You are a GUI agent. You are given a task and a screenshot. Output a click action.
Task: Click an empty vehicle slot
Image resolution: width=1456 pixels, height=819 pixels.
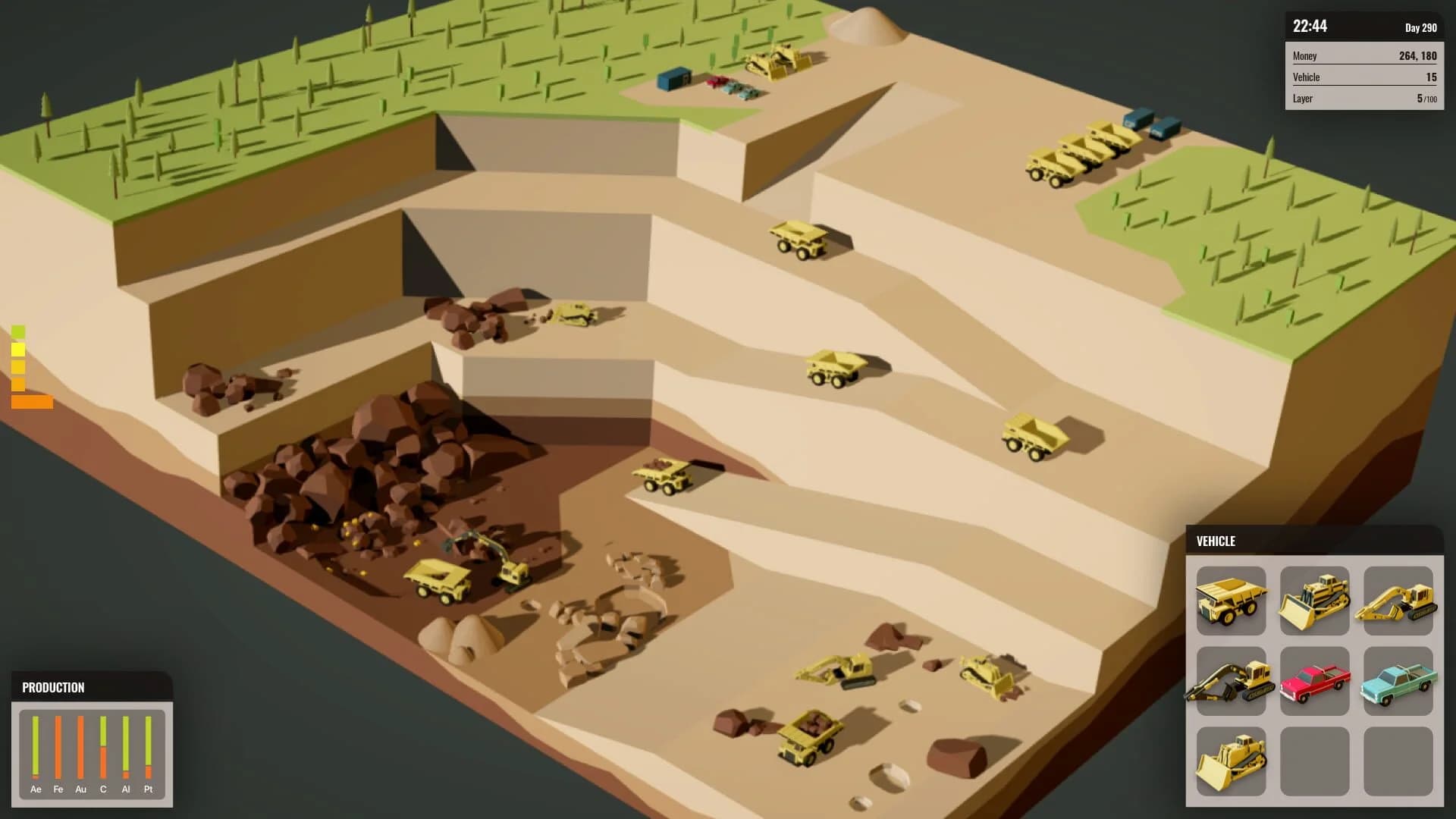(1314, 761)
